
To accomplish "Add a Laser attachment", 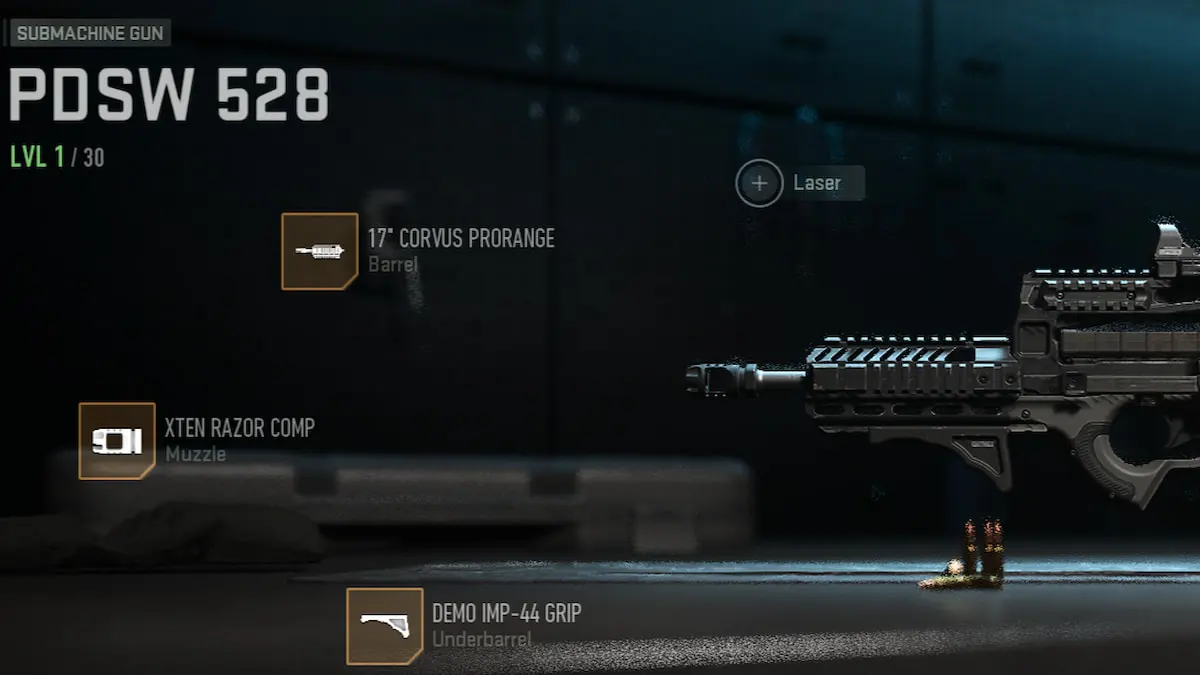I will point(760,184).
